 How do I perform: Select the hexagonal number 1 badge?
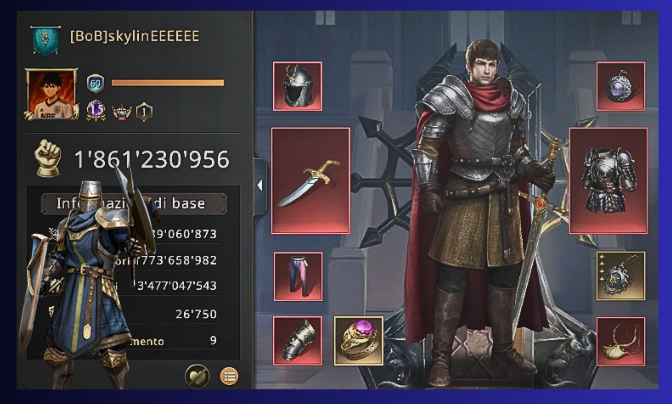tap(144, 112)
